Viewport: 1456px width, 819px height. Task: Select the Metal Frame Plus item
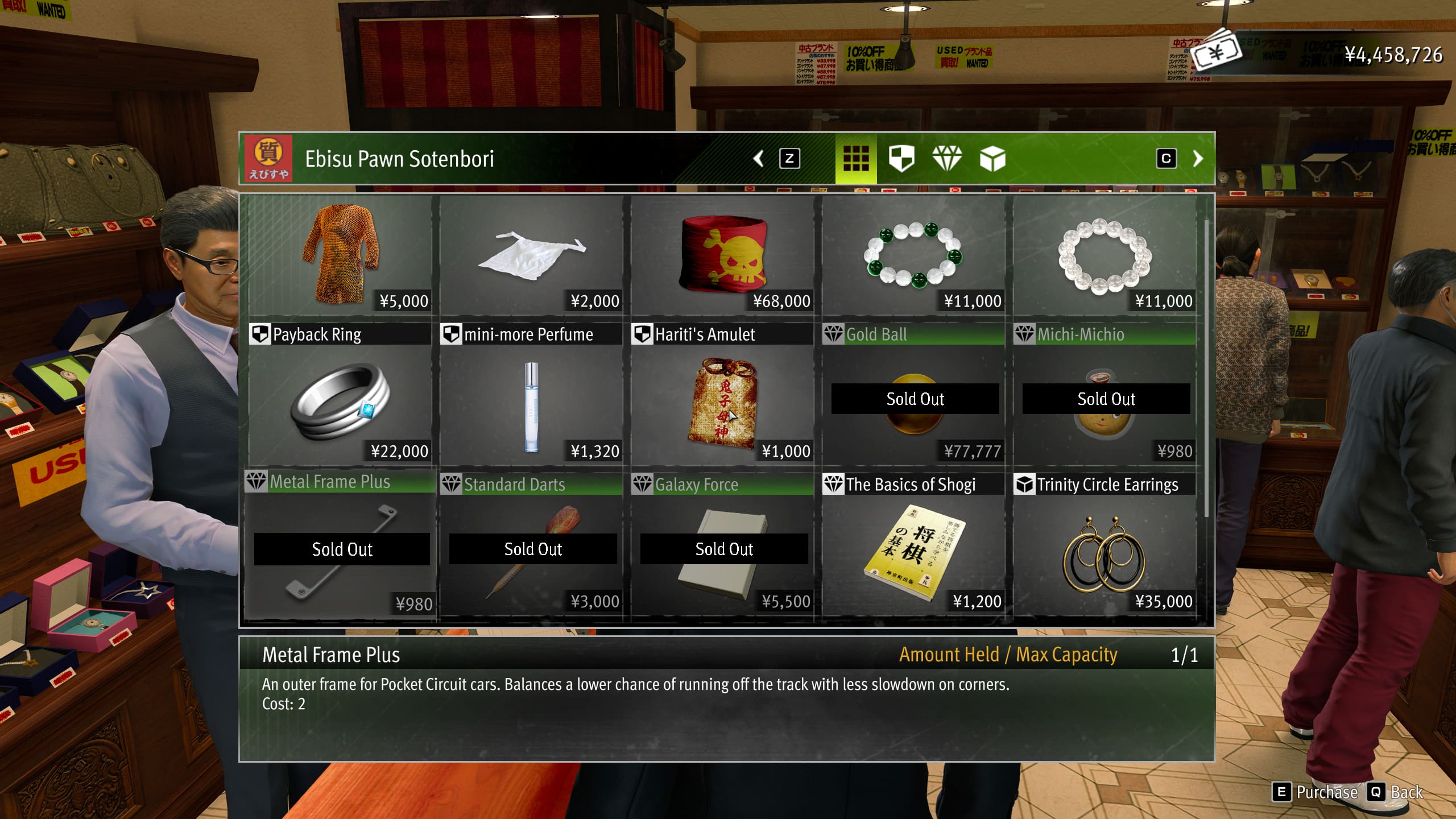(x=340, y=551)
